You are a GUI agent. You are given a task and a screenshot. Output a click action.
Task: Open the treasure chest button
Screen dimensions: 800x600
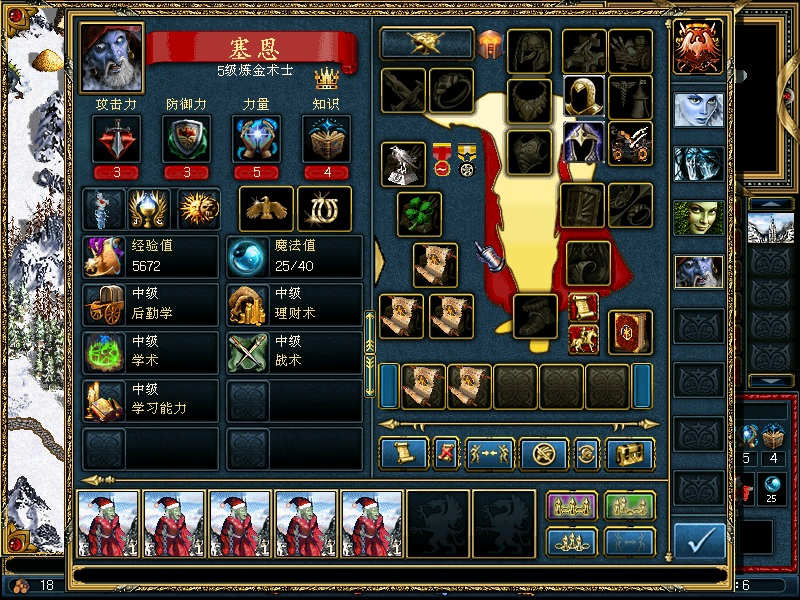(x=630, y=454)
